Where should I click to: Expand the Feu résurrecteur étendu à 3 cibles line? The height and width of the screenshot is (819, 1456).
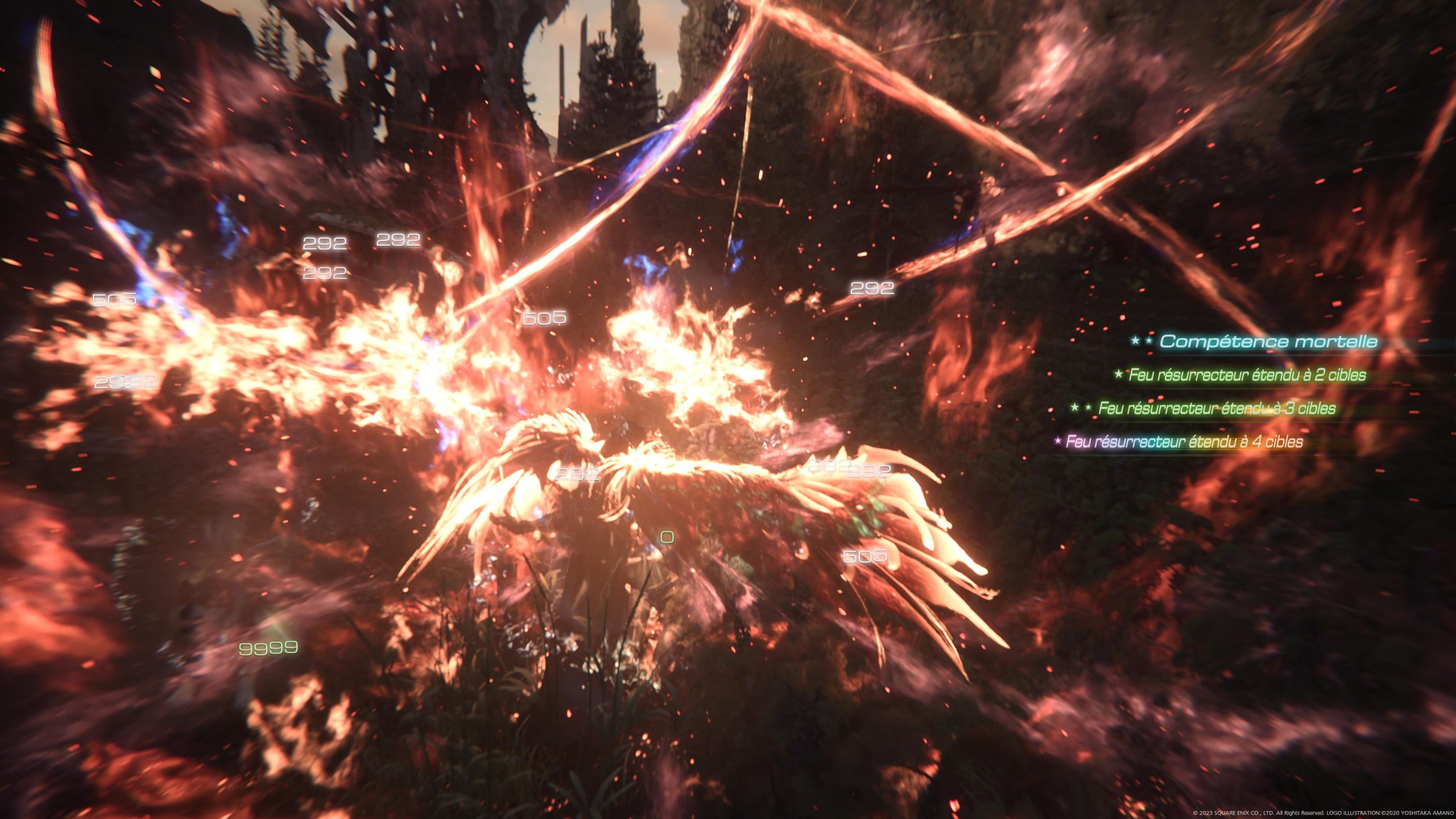[1210, 407]
